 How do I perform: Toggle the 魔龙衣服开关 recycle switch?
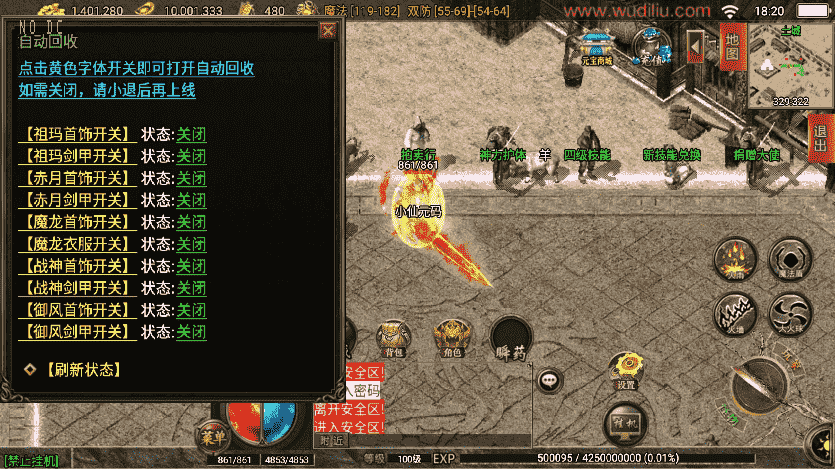coord(77,244)
